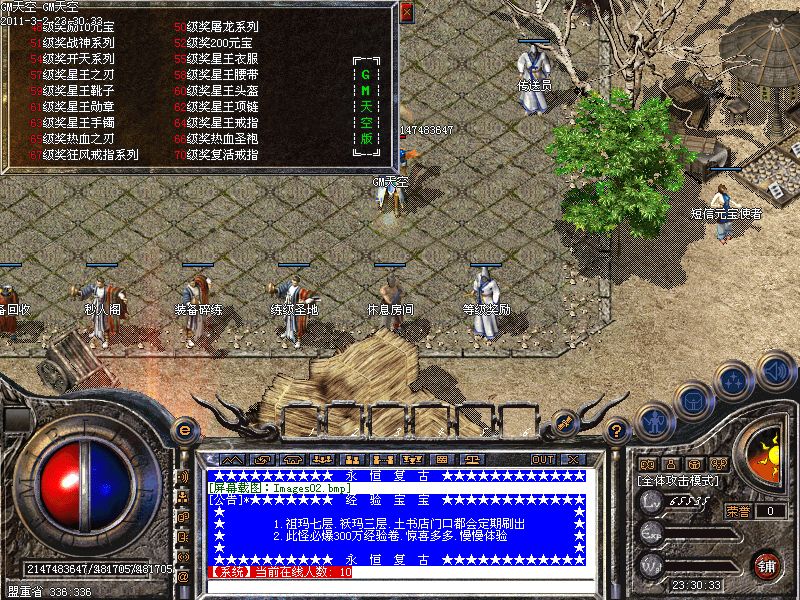The width and height of the screenshot is (800, 600).
Task: Close the level reward dialog window
Action: tap(406, 13)
